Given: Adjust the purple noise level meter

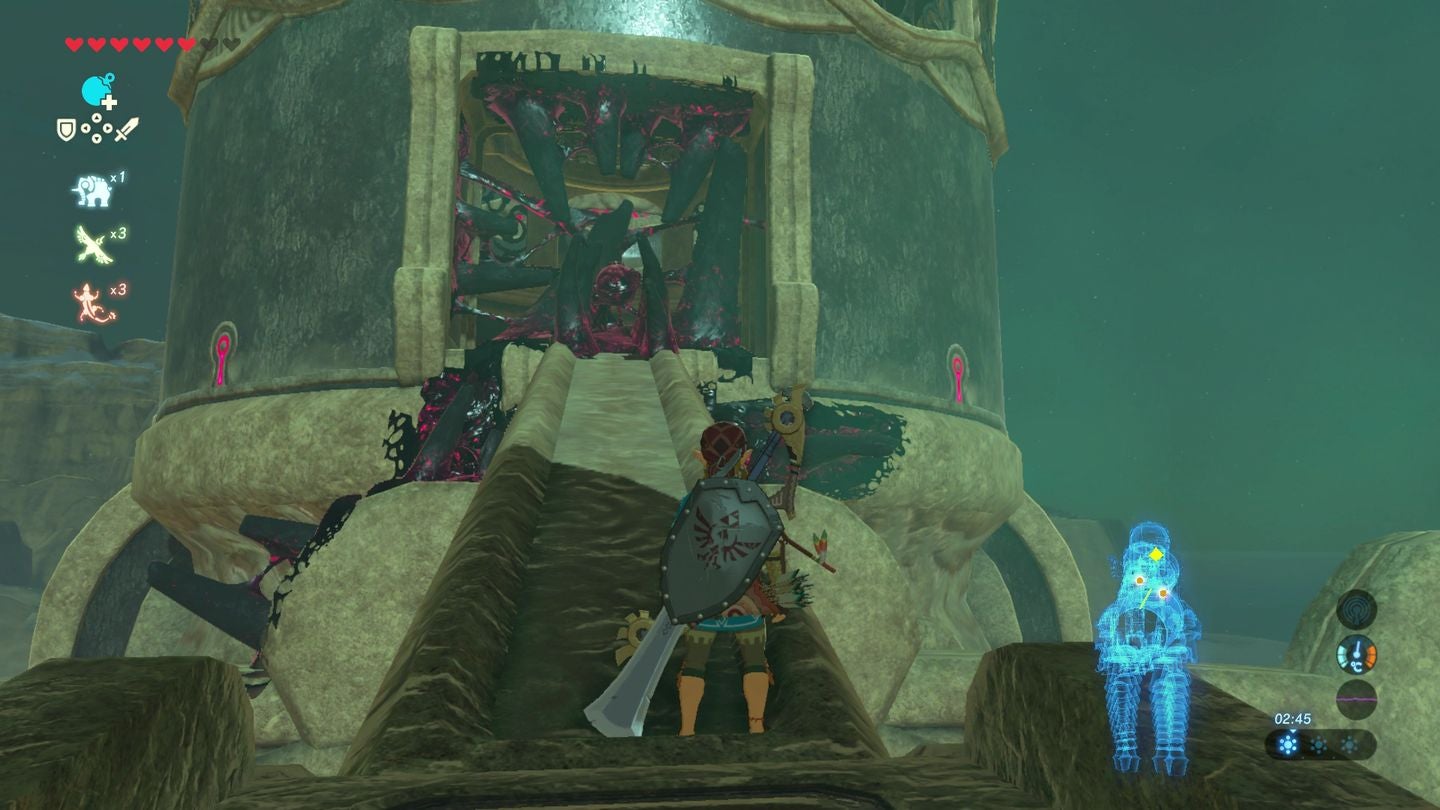Looking at the screenshot, I should tap(1355, 698).
